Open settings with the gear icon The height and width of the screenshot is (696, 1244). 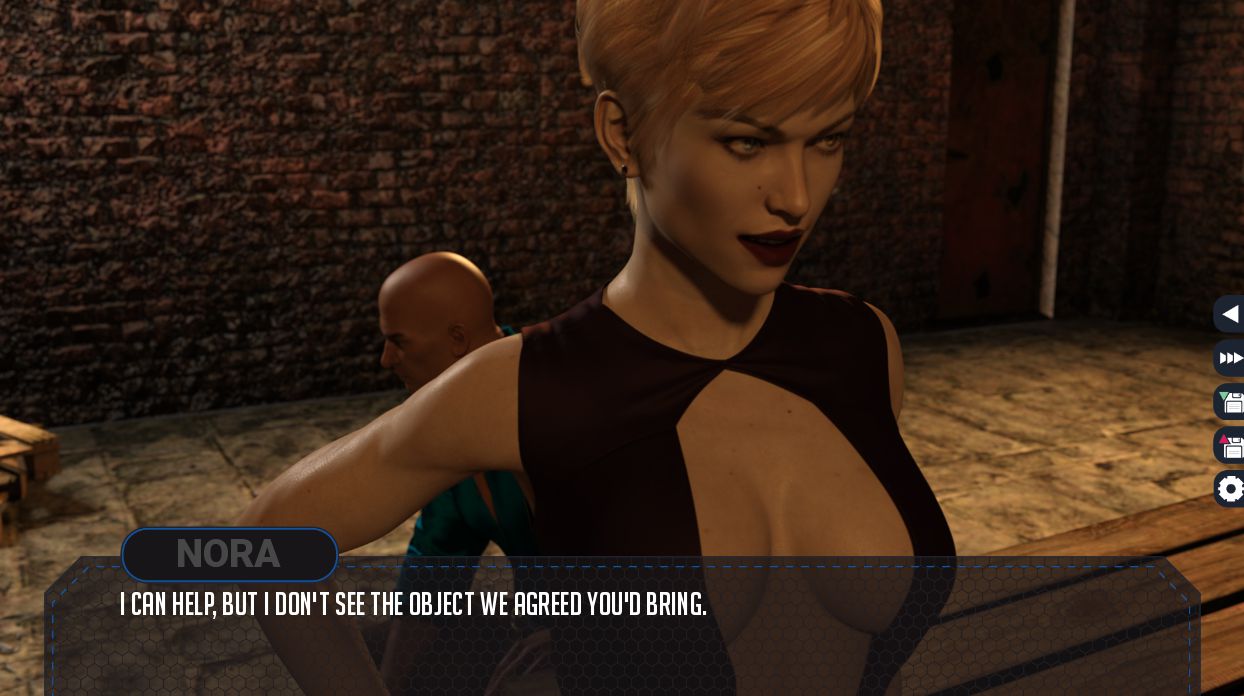(x=1231, y=489)
